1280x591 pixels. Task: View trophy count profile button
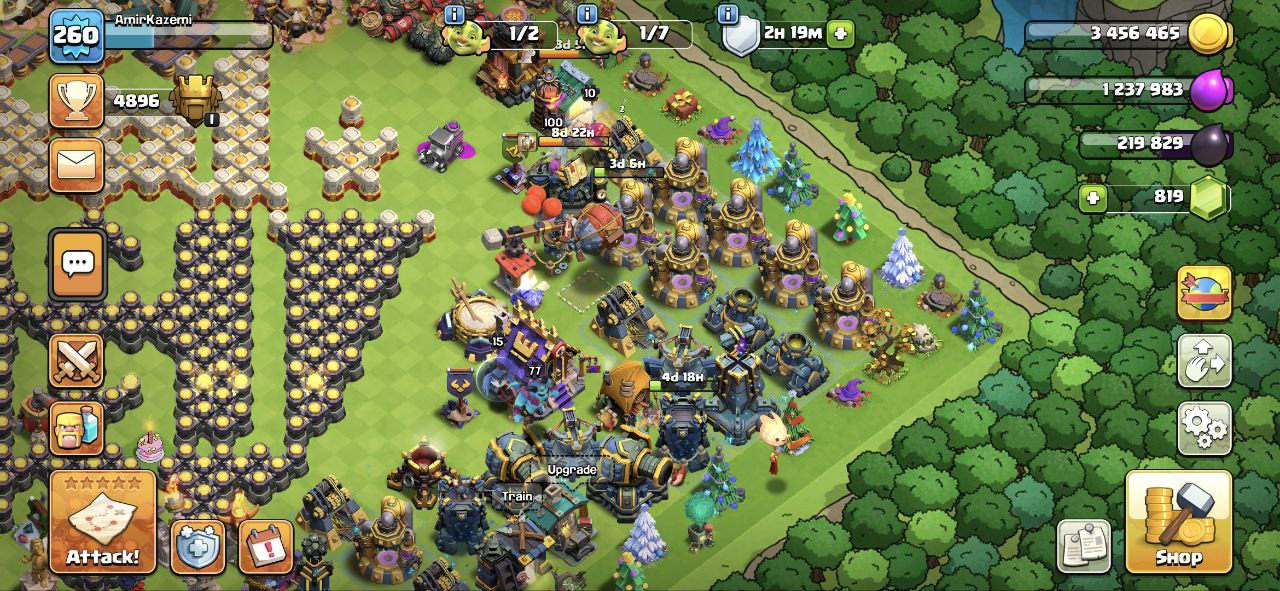coord(77,102)
